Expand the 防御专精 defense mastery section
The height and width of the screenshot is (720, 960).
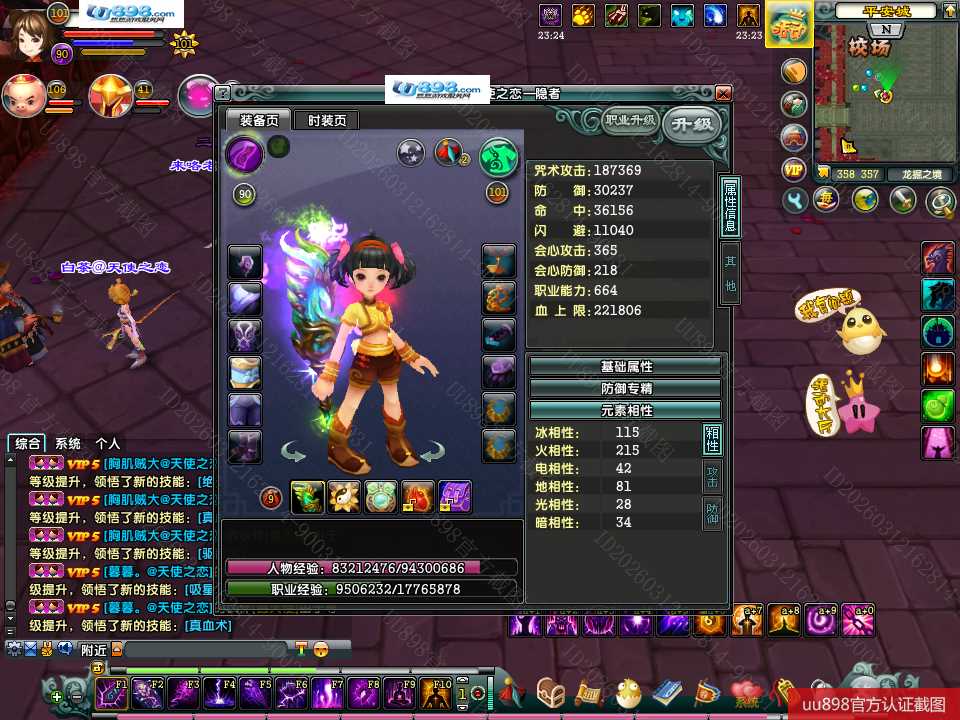625,388
